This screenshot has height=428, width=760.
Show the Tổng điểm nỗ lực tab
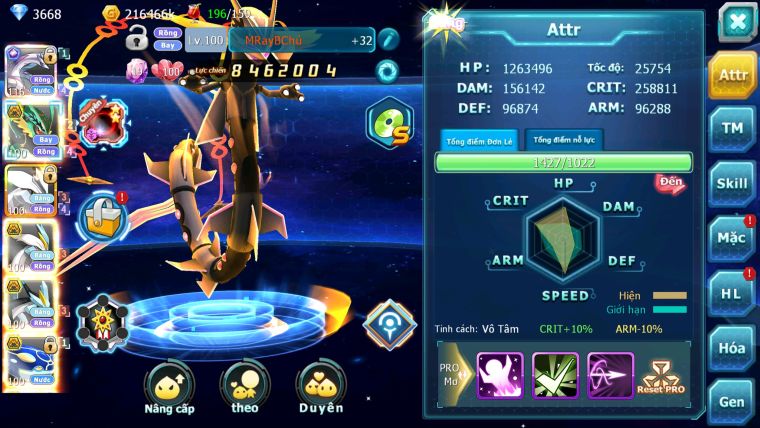tap(562, 140)
